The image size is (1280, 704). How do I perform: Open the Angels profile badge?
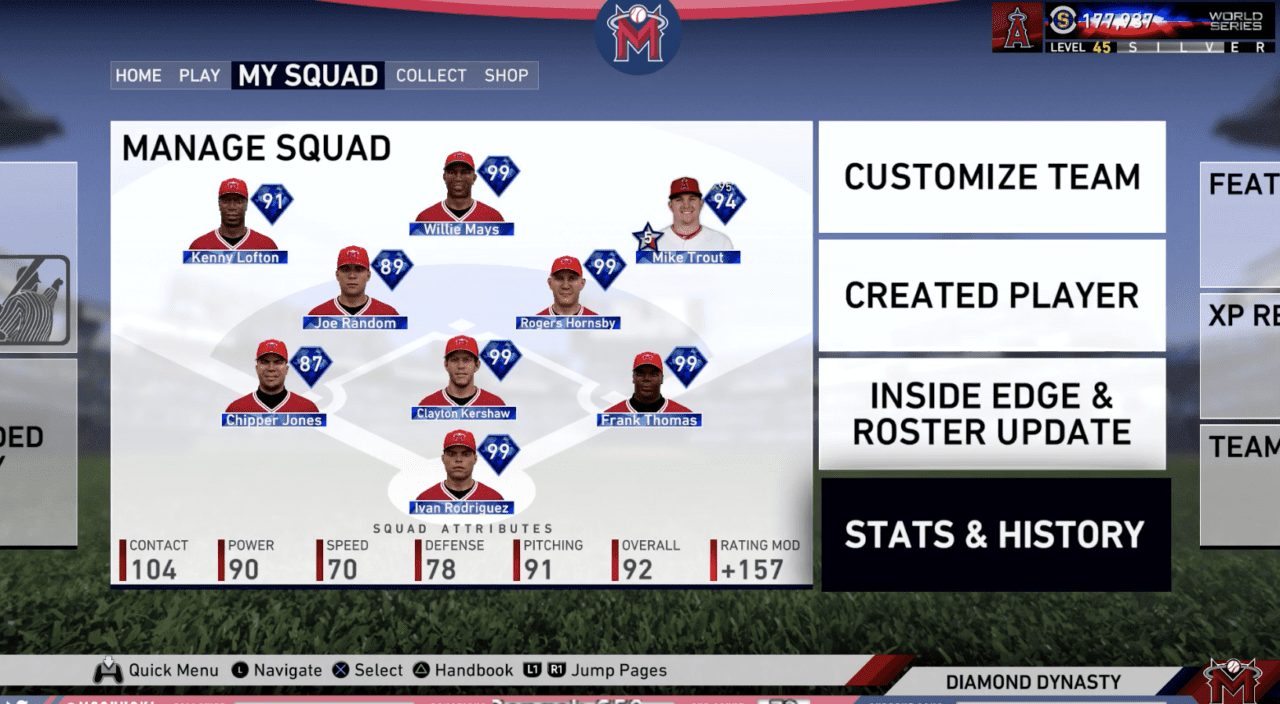(1018, 28)
